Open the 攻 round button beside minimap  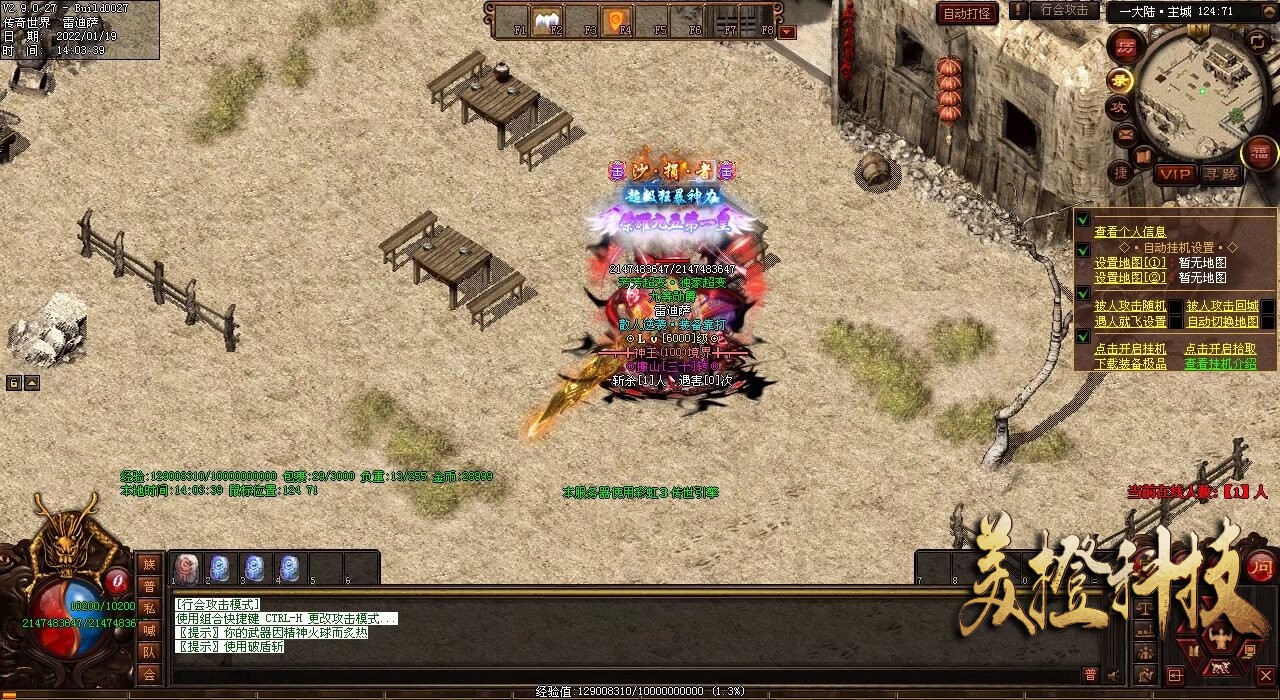click(1118, 107)
